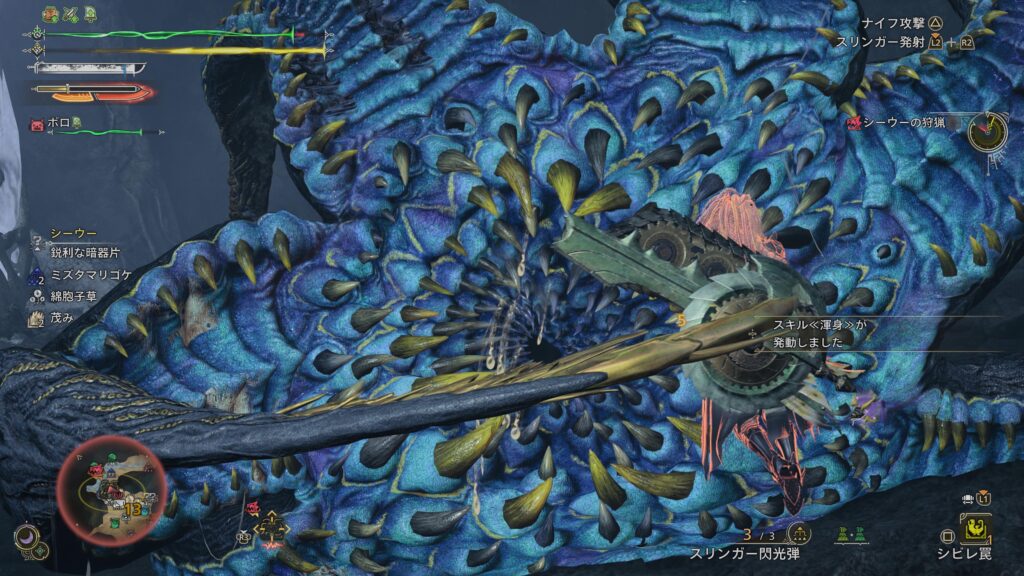Image resolution: width=1024 pixels, height=576 pixels.
Task: Select the スリンガー閃光弾 slinger ammo icon
Action: coord(798,533)
